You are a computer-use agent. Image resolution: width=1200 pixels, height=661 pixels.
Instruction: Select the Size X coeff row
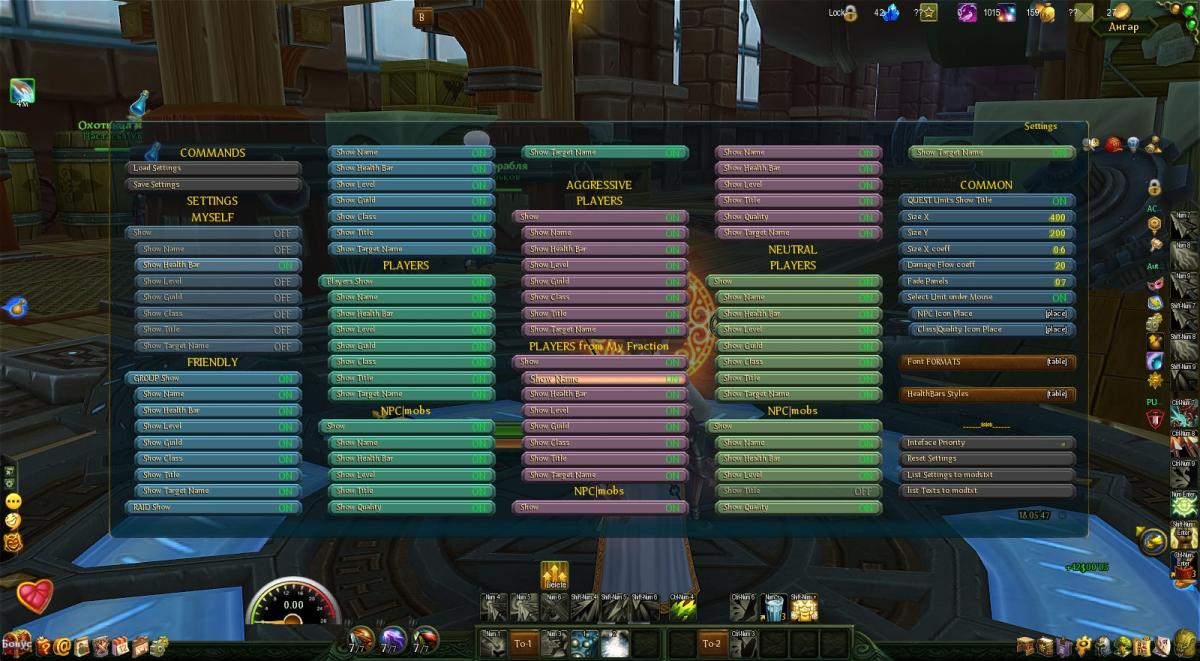pyautogui.click(x=987, y=249)
